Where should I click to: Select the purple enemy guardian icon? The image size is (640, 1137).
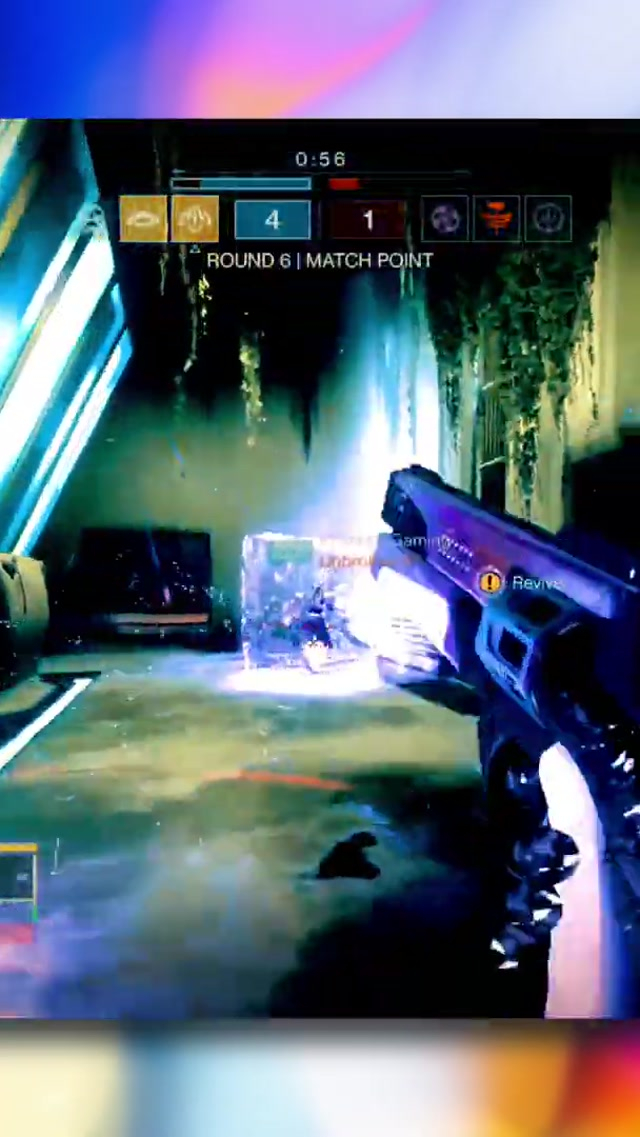click(445, 219)
